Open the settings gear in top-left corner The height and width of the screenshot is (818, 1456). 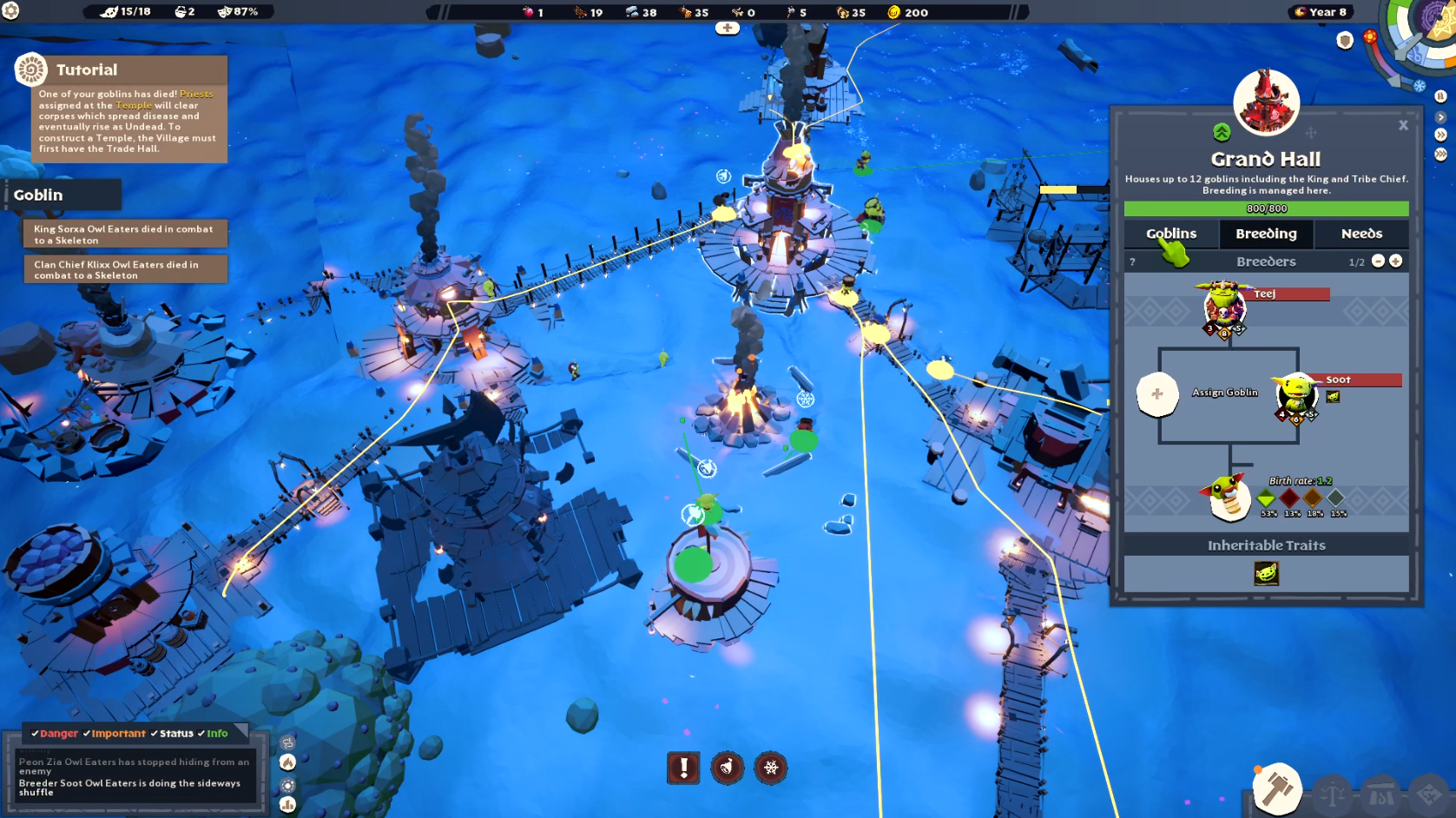pos(10,10)
